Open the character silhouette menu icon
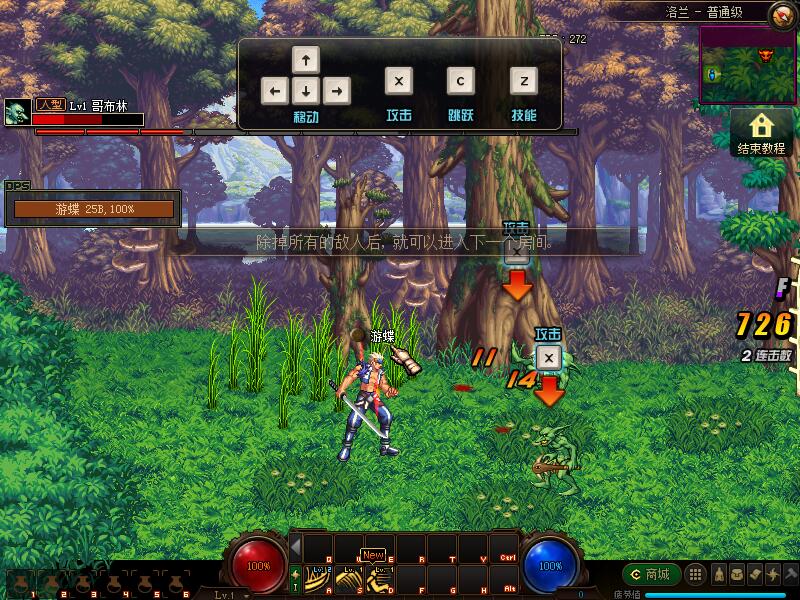The height and width of the screenshot is (600, 800). (x=718, y=574)
